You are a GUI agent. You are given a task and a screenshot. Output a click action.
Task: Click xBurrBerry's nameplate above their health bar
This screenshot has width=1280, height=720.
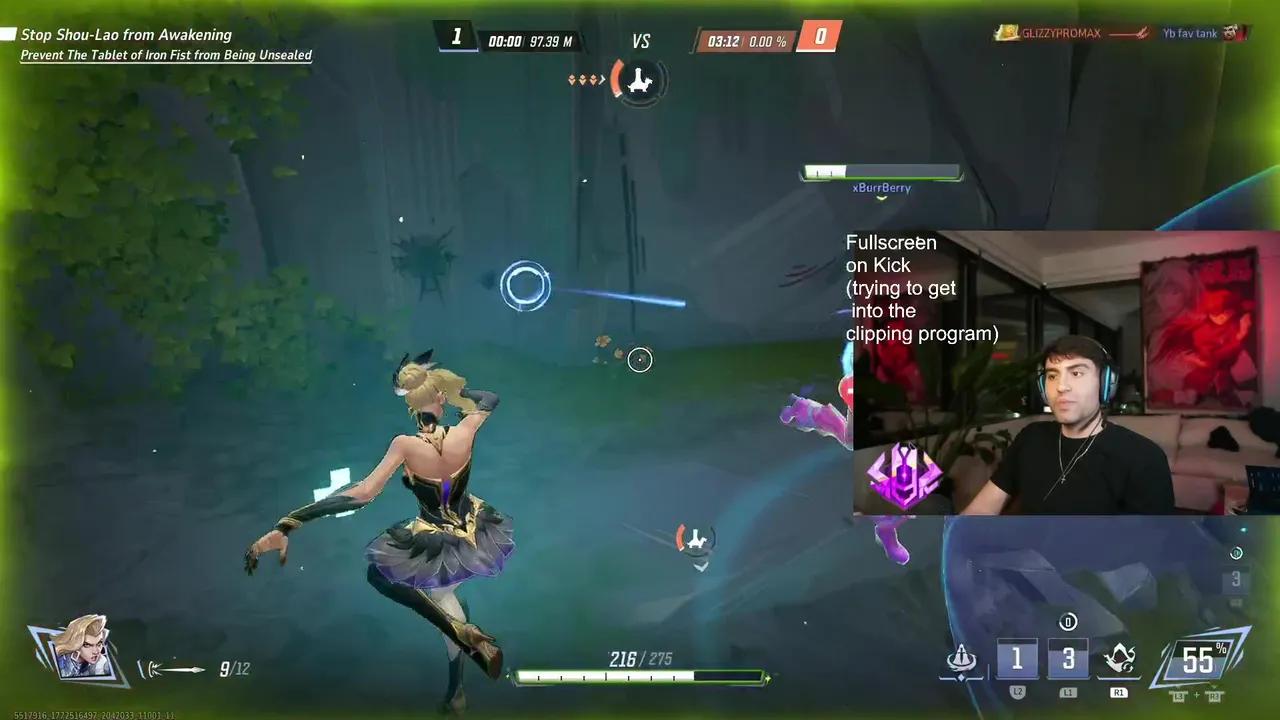pos(881,187)
